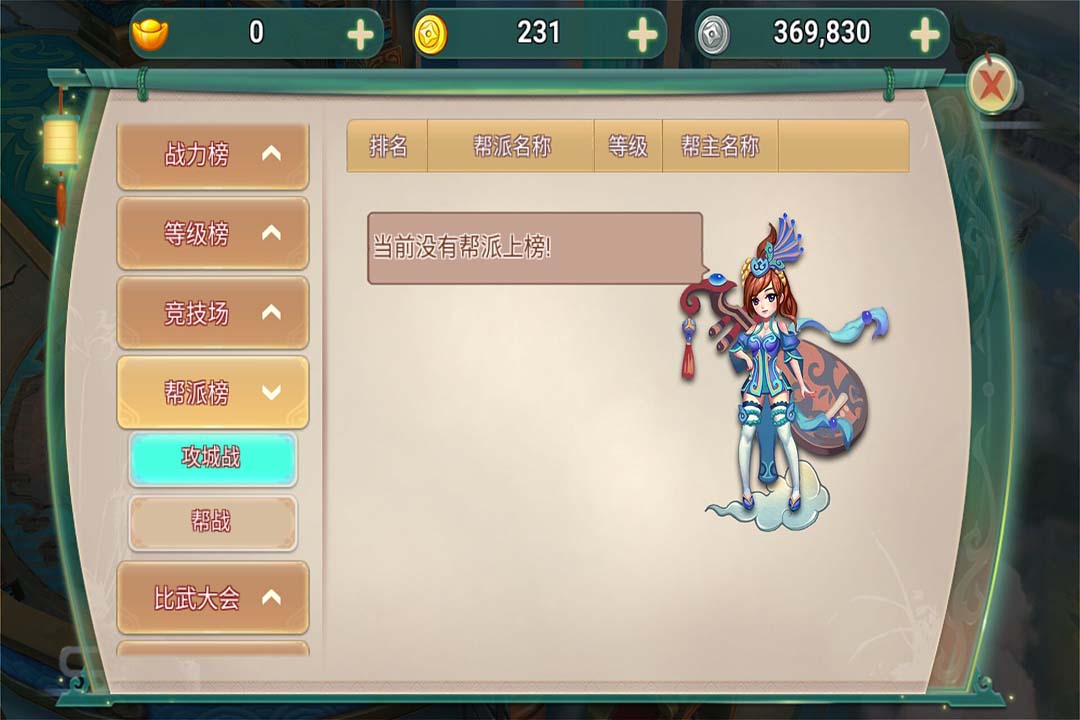Image resolution: width=1080 pixels, height=720 pixels.
Task: Close the ranking panel with the red X
Action: [991, 86]
